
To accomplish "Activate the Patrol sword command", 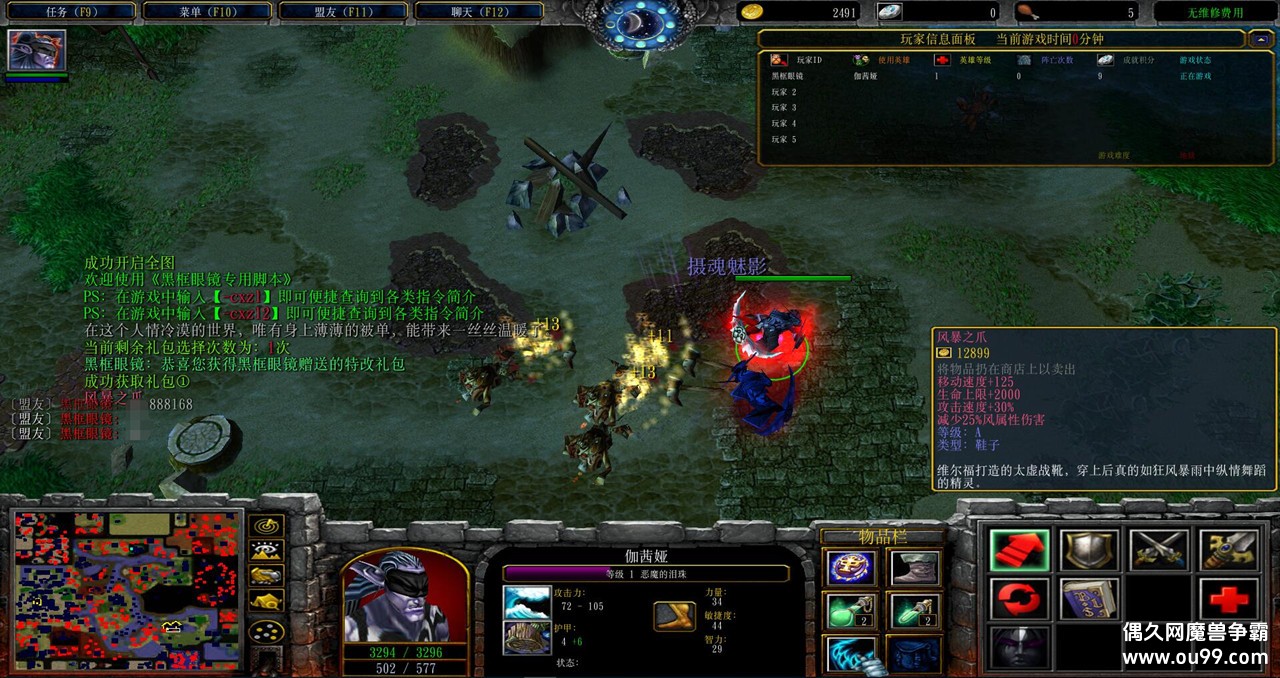I will pos(1228,551).
